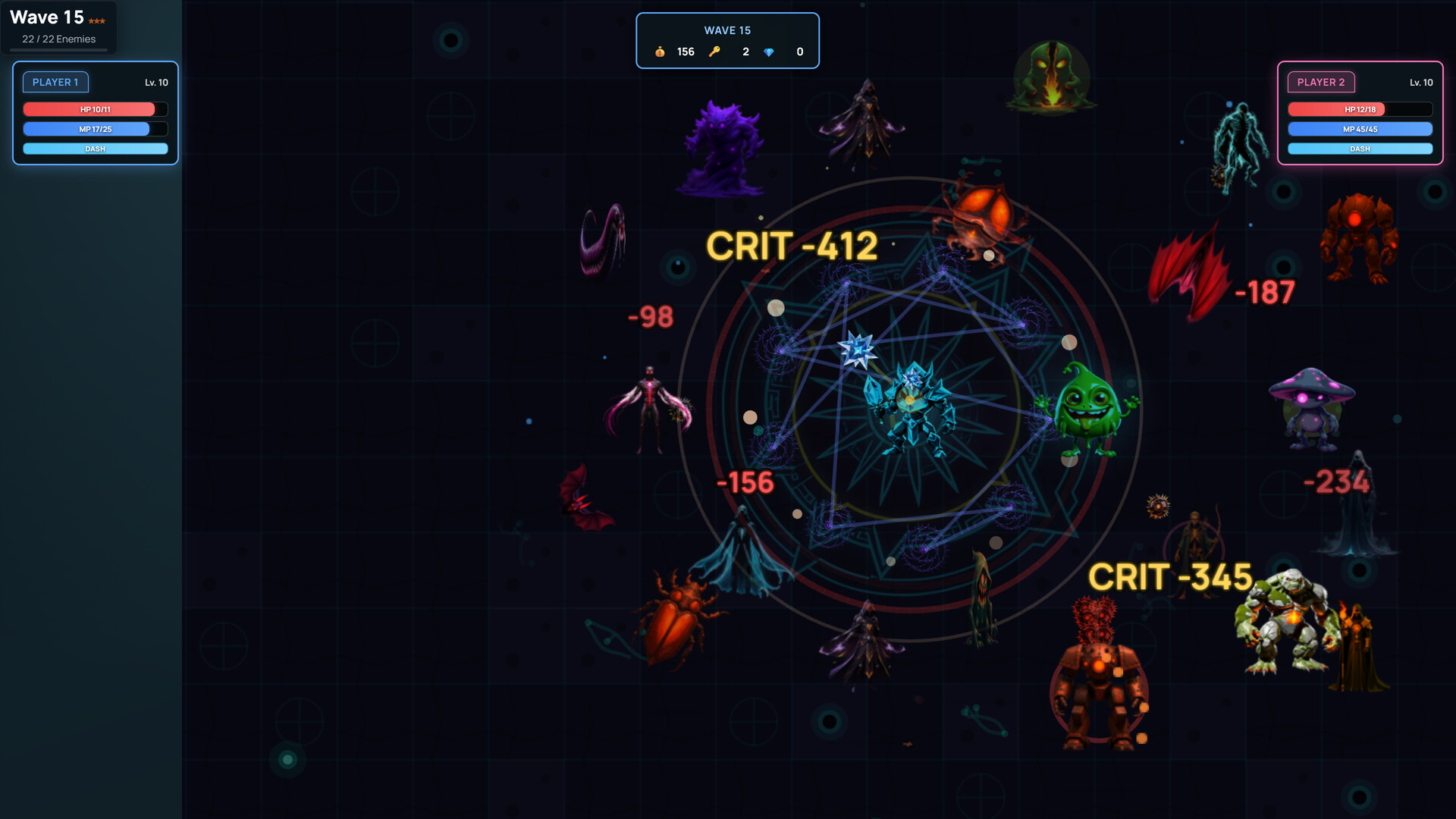This screenshot has width=1456, height=819.
Task: Click the money bag currency icon
Action: coord(660,52)
